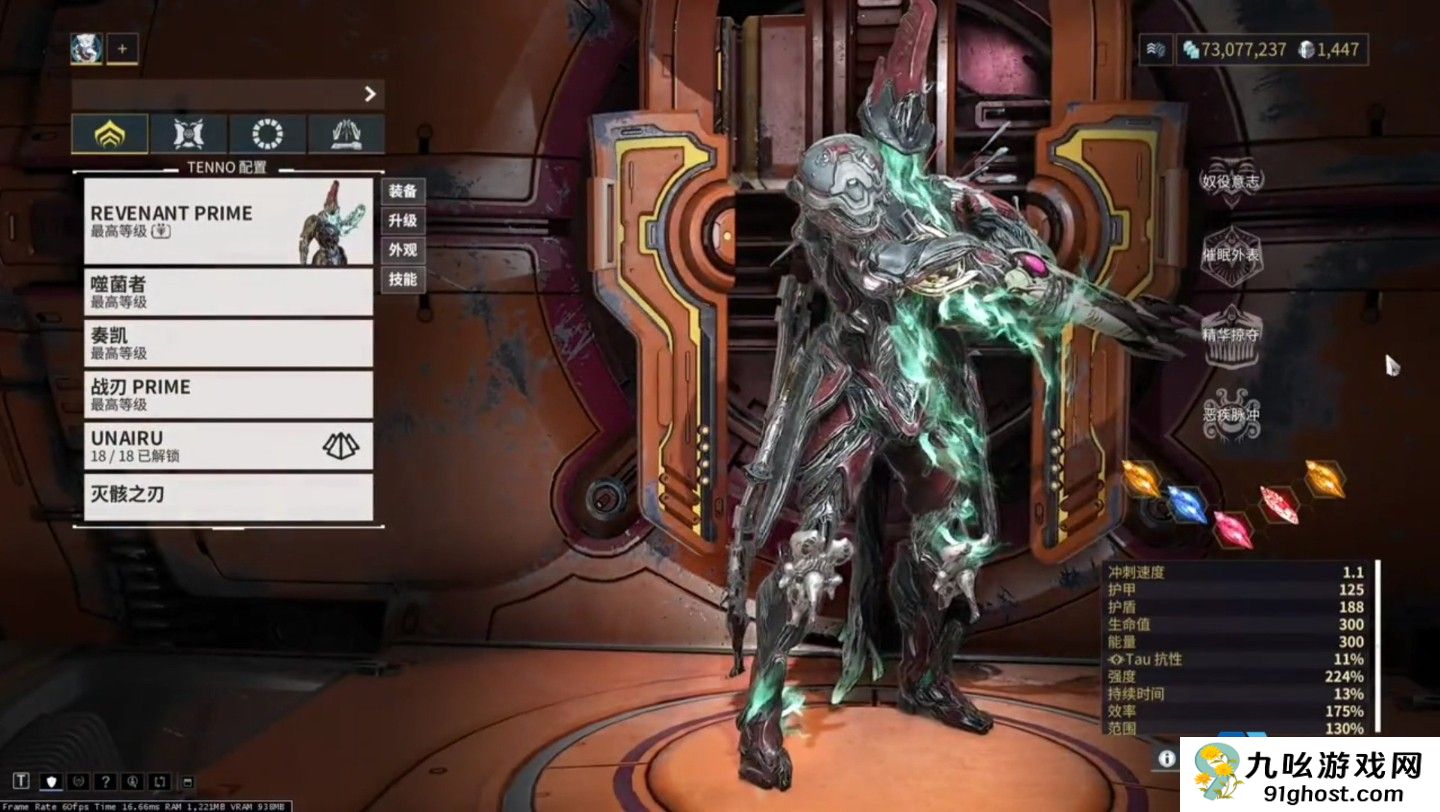This screenshot has width=1440, height=812.
Task: Switch to the yellow Lotus emblem tab
Action: 110,134
